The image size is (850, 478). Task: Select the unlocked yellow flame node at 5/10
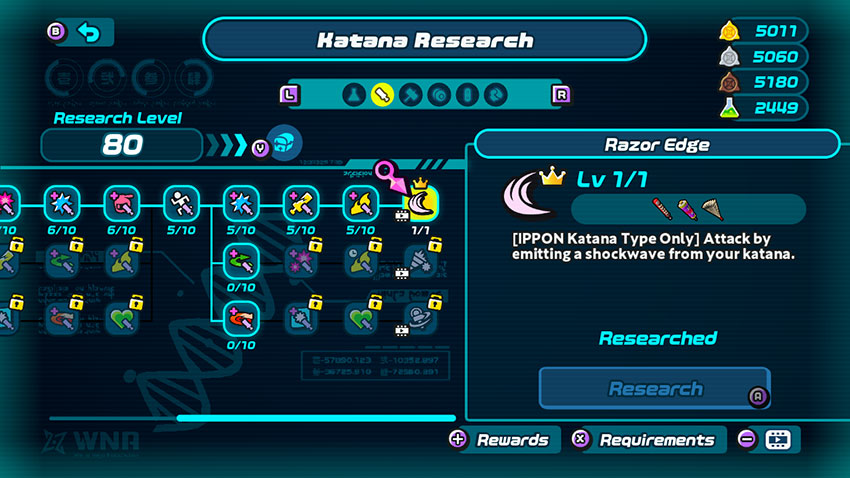[361, 205]
